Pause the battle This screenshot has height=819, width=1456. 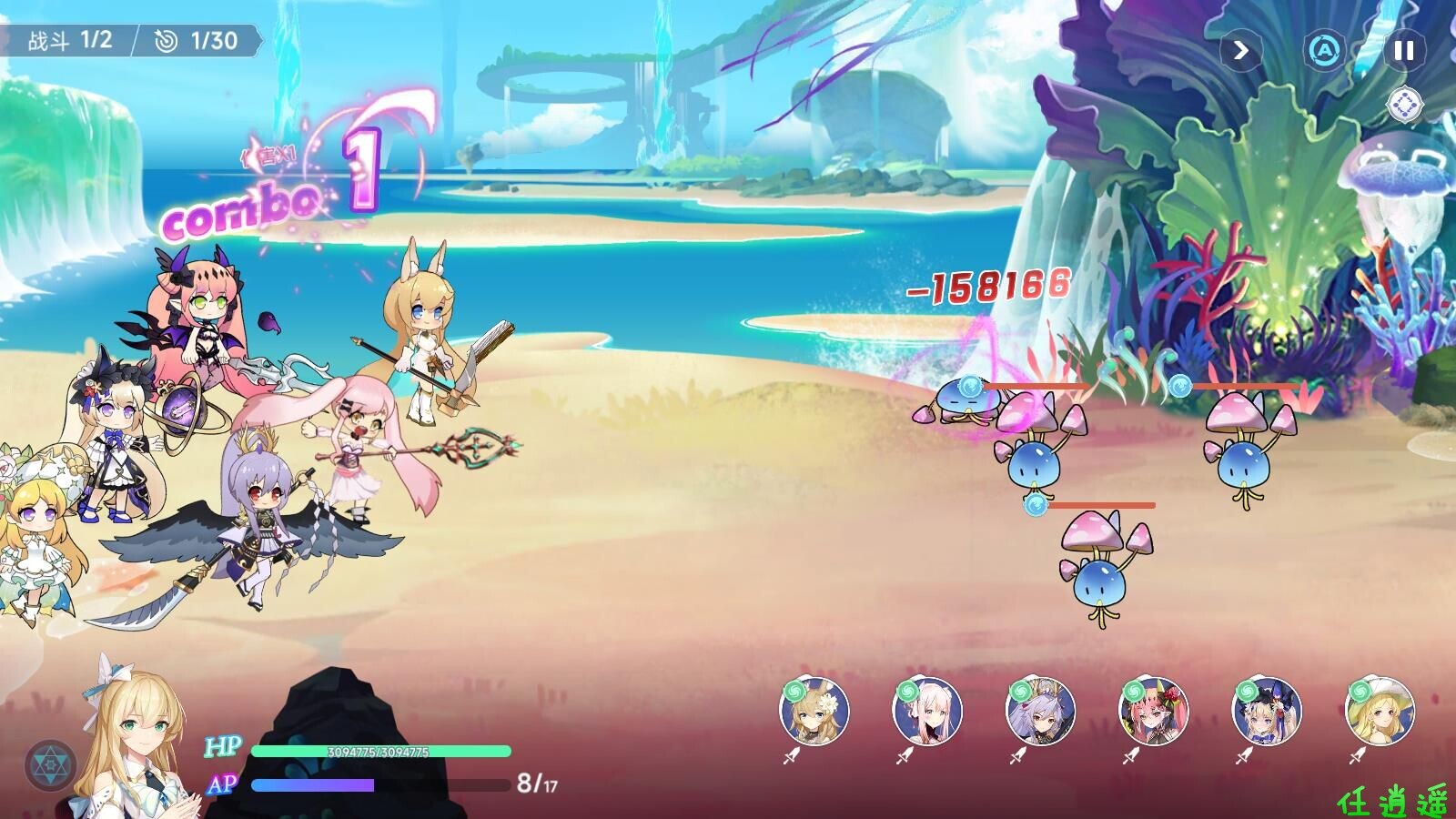point(1403,51)
